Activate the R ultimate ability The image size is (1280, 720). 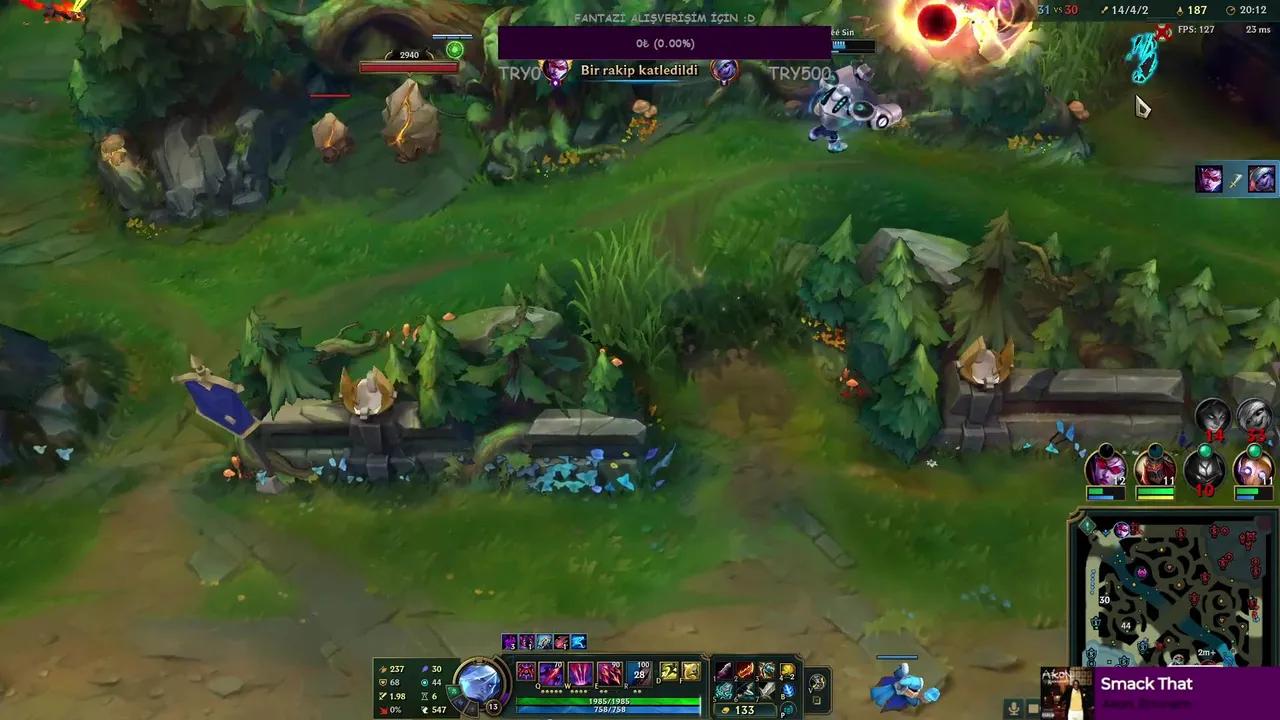click(x=638, y=673)
